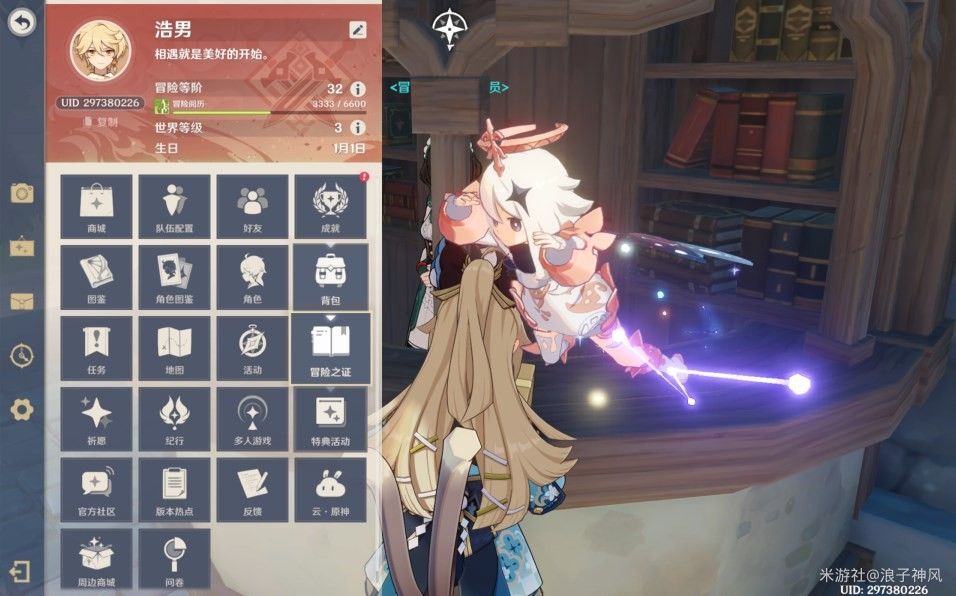Click the back arrow to close menu
This screenshot has height=596, width=956.
[21, 22]
